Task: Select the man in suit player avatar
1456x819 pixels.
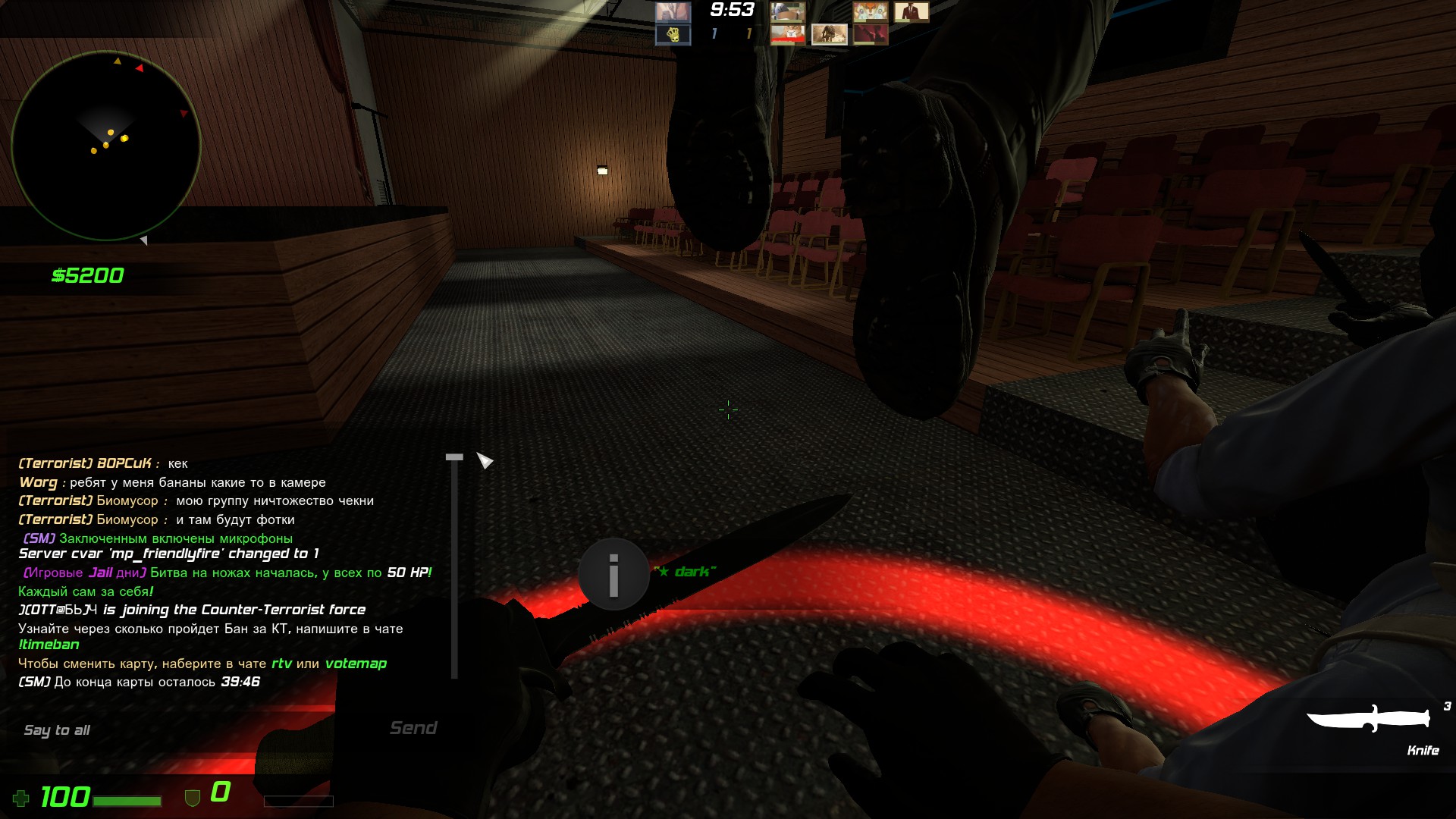Action: 911,11
